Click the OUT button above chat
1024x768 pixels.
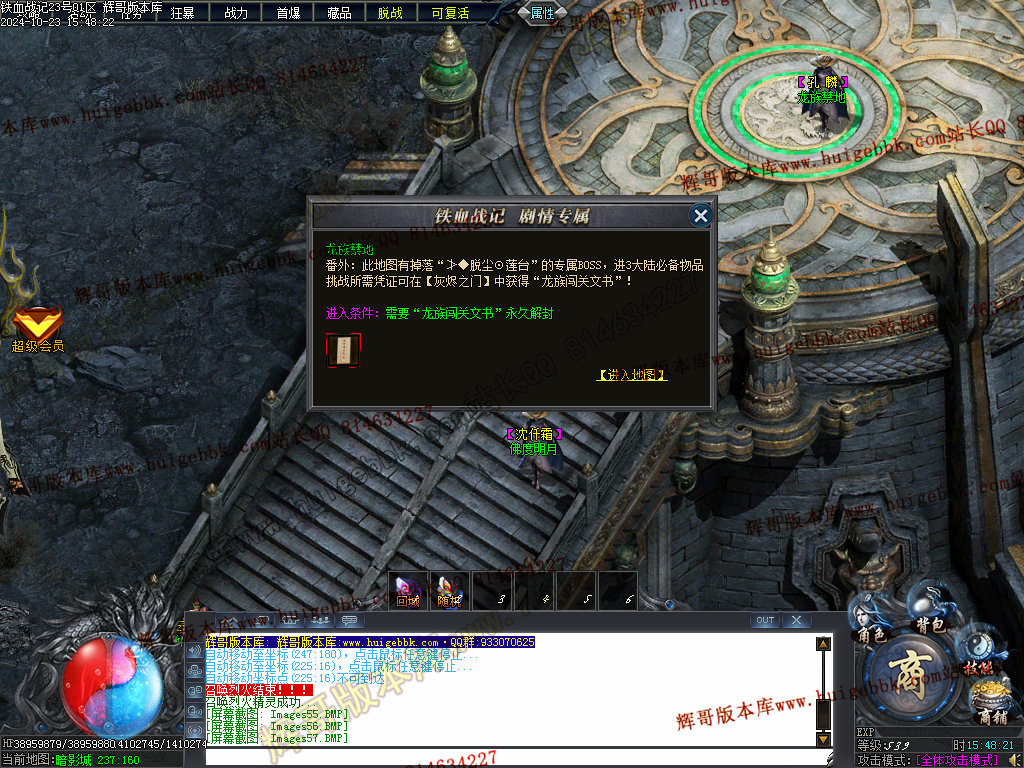point(765,620)
